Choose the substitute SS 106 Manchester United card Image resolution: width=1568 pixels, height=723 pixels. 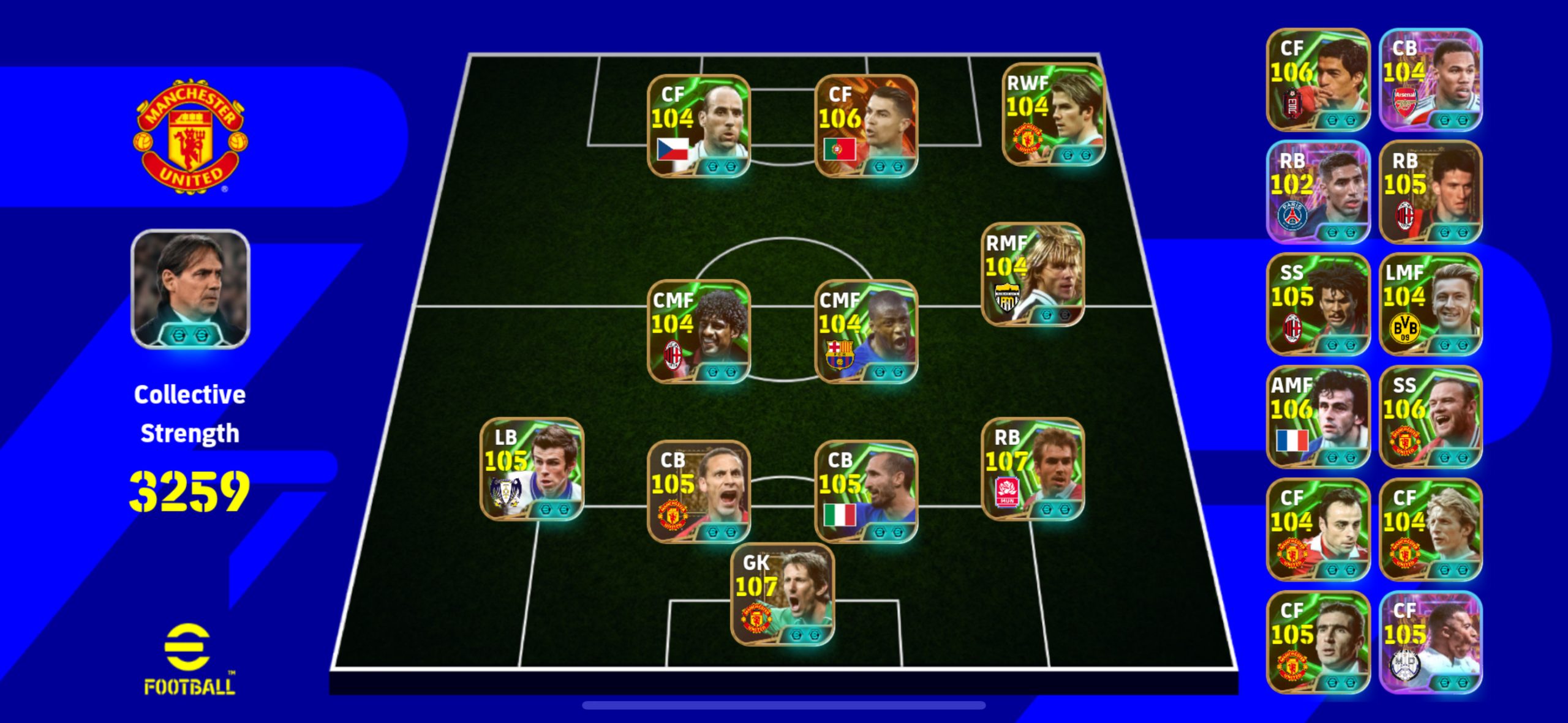pyautogui.click(x=1430, y=417)
